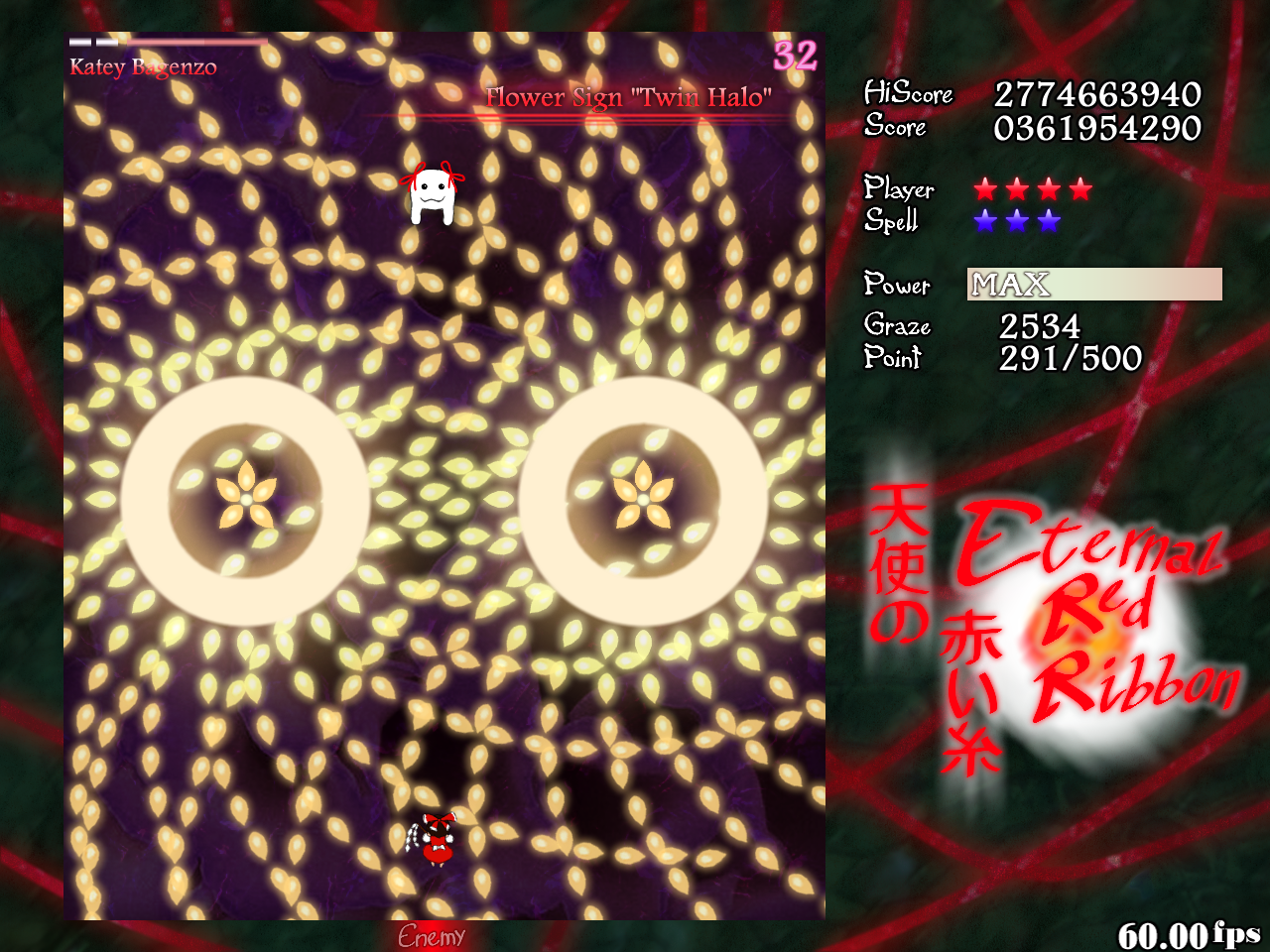Click the first red Player star
The height and width of the screenshot is (952, 1270).
pos(983,190)
